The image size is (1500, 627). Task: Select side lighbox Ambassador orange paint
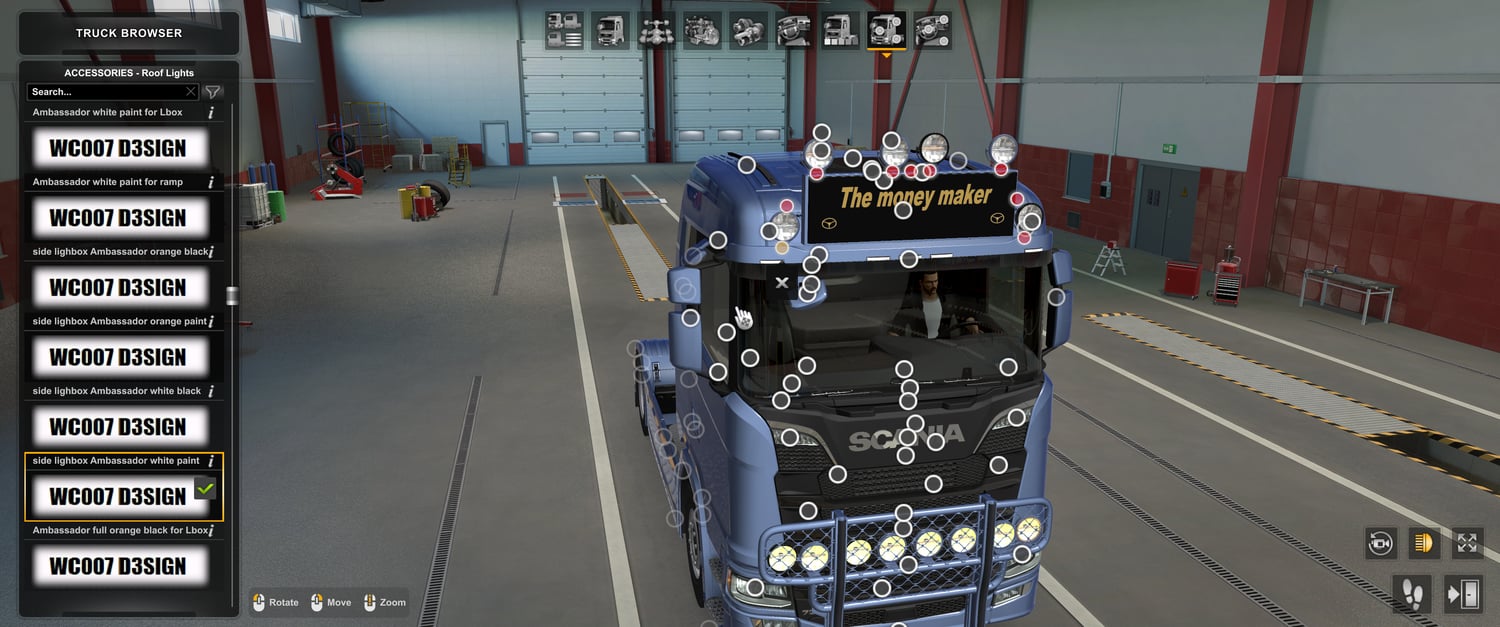118,357
